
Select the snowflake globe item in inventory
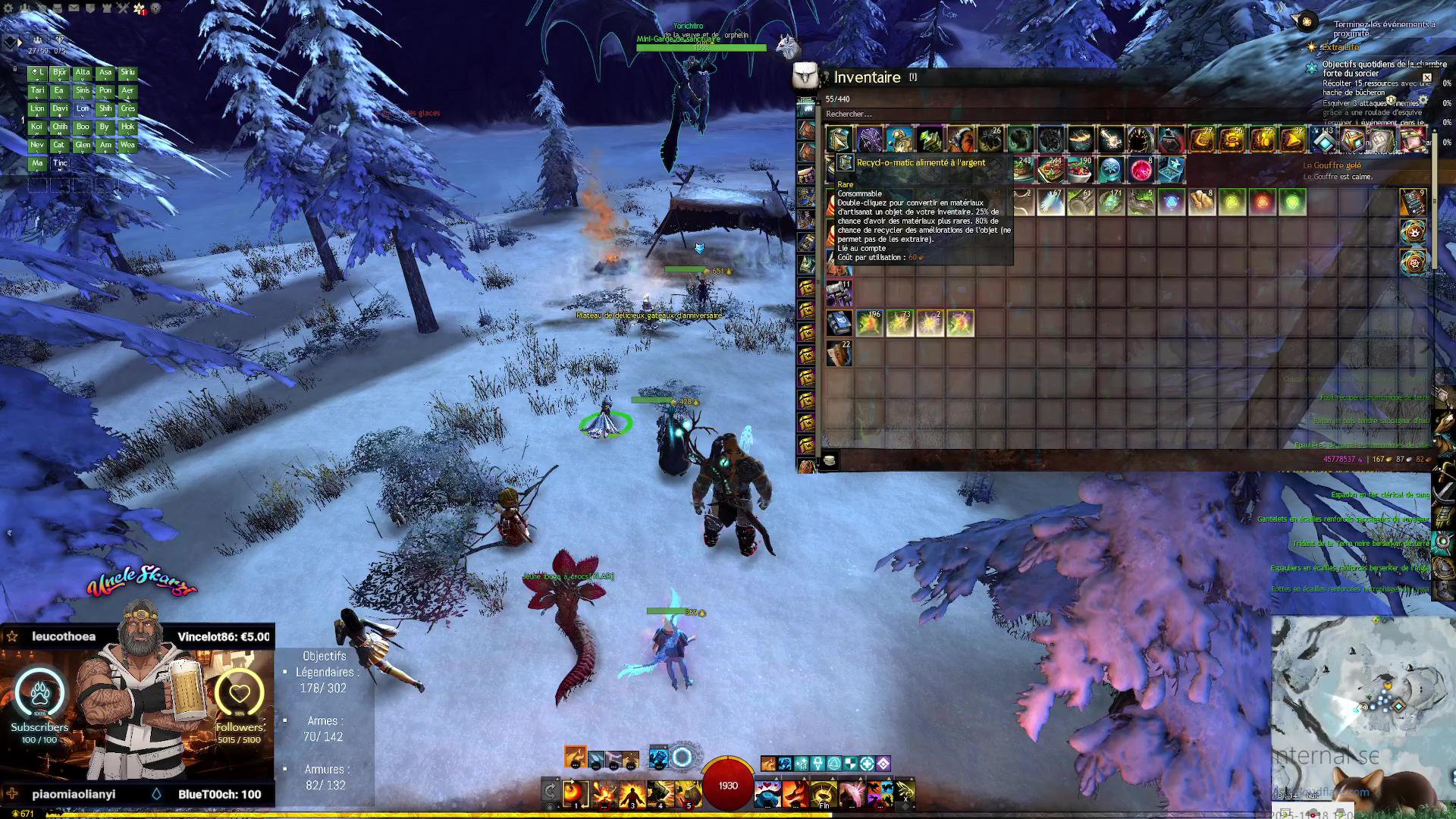[1111, 170]
